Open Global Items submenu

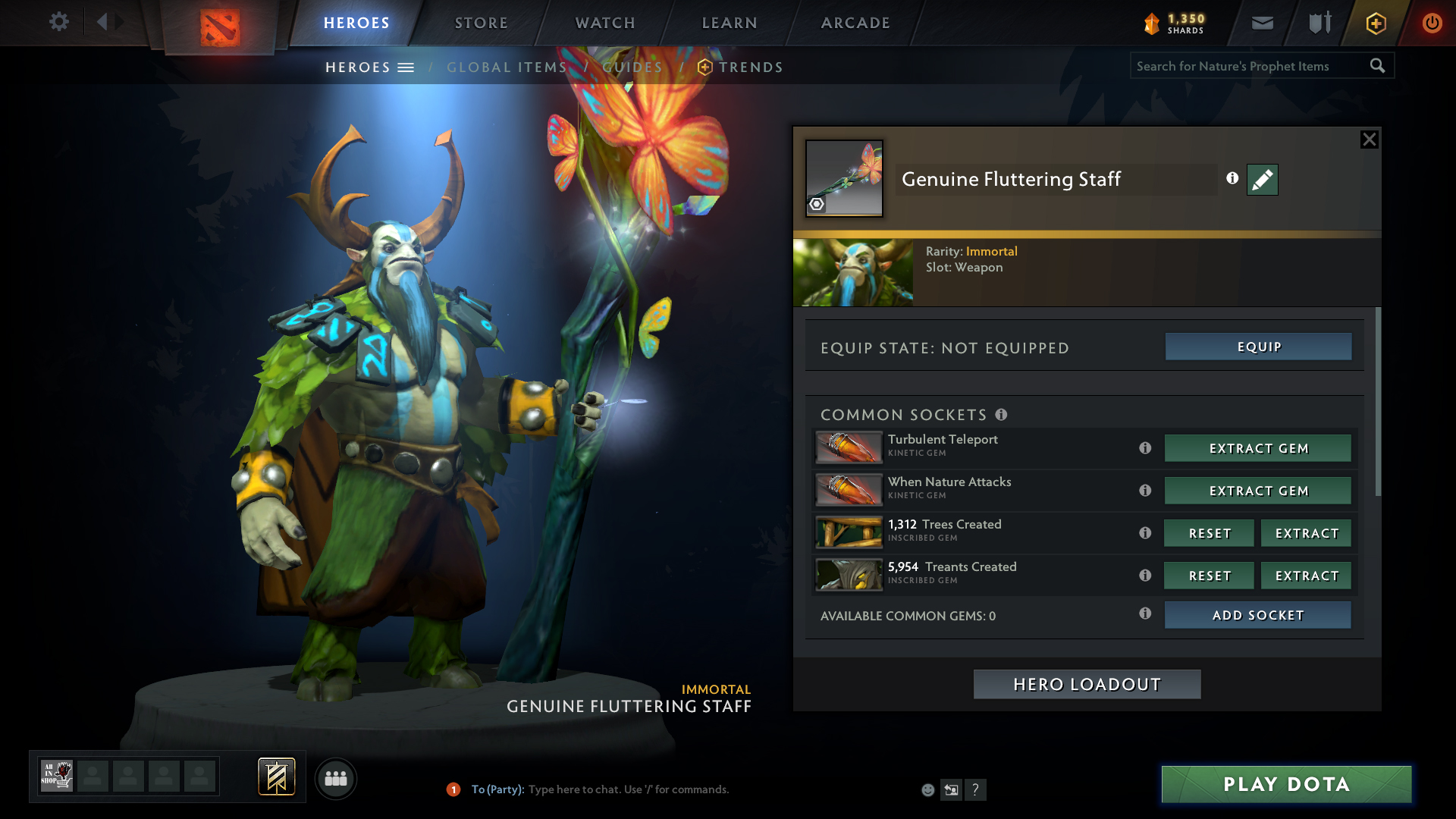tap(507, 67)
